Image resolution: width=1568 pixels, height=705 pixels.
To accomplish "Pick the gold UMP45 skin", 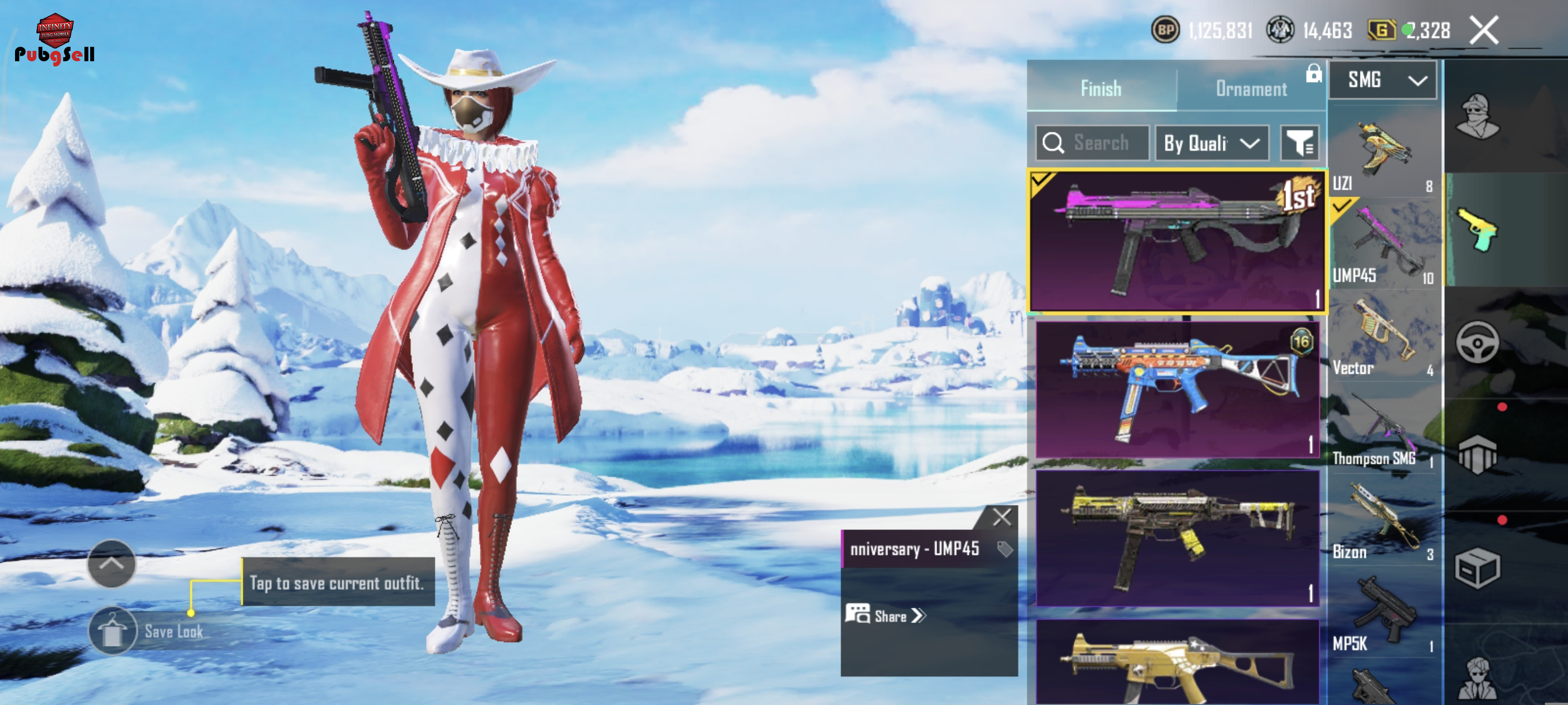I will [1177, 663].
